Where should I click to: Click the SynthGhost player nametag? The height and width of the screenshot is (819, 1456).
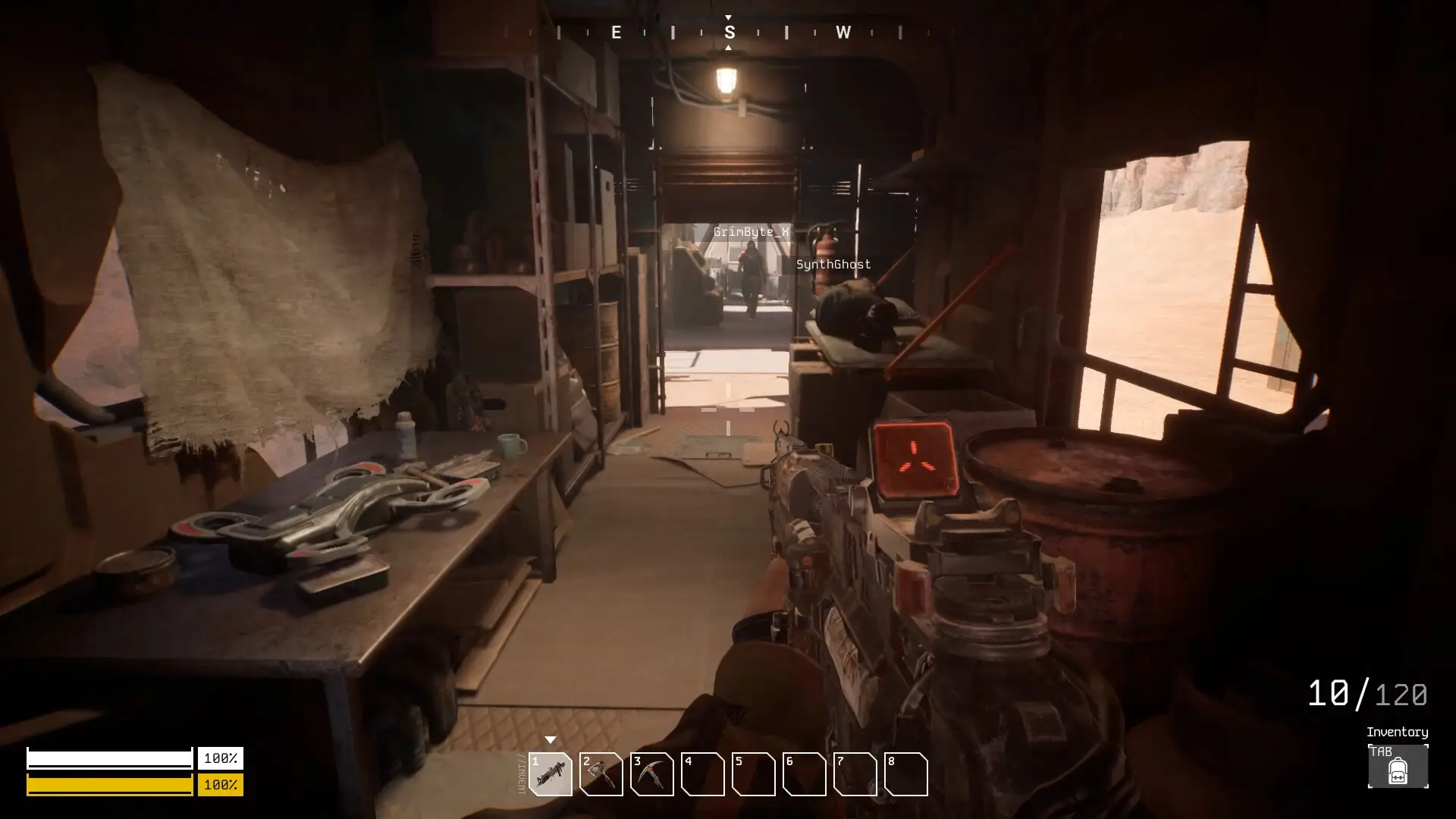point(834,264)
